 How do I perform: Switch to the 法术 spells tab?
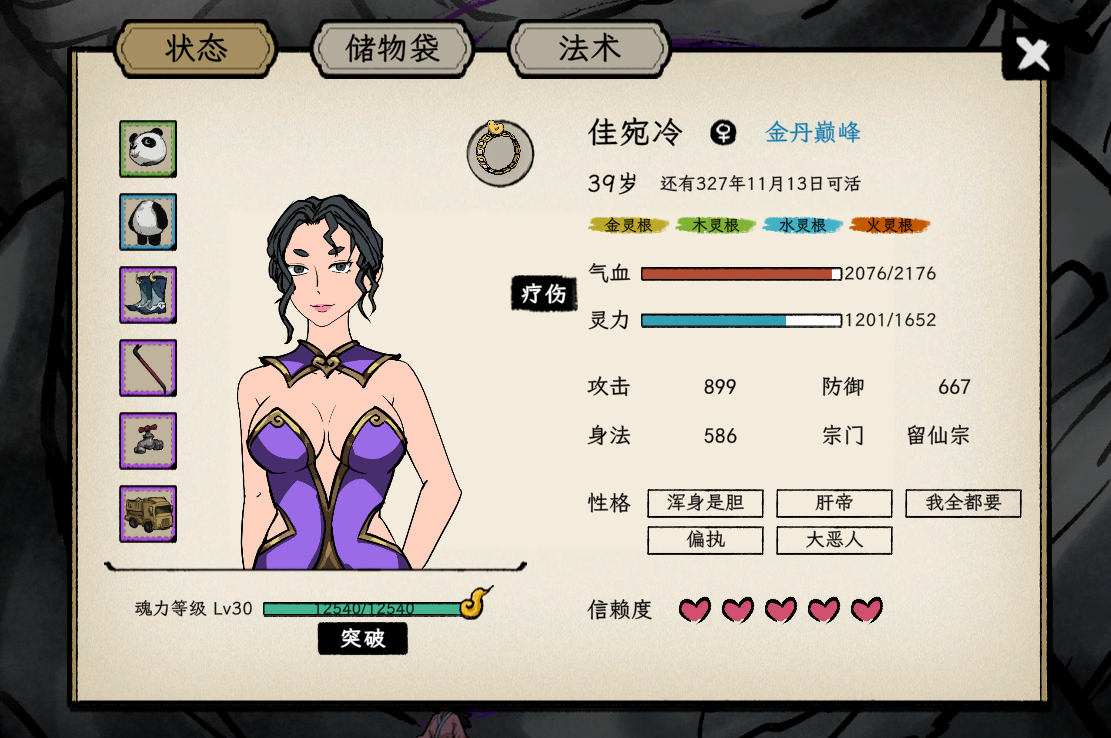[x=588, y=48]
